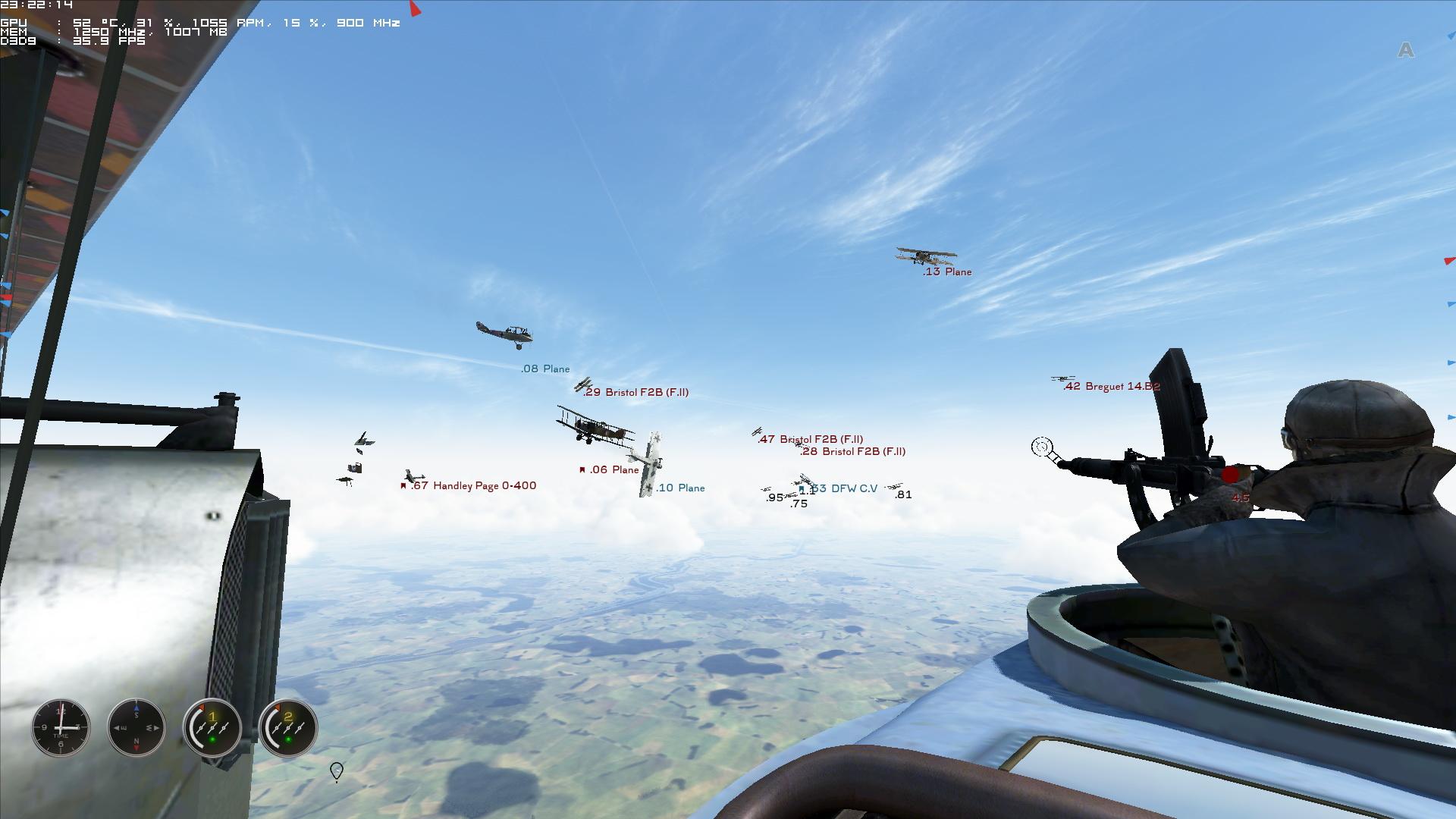Image resolution: width=1456 pixels, height=819 pixels.
Task: Click the clock gauge labeled TIME
Action: point(61,728)
